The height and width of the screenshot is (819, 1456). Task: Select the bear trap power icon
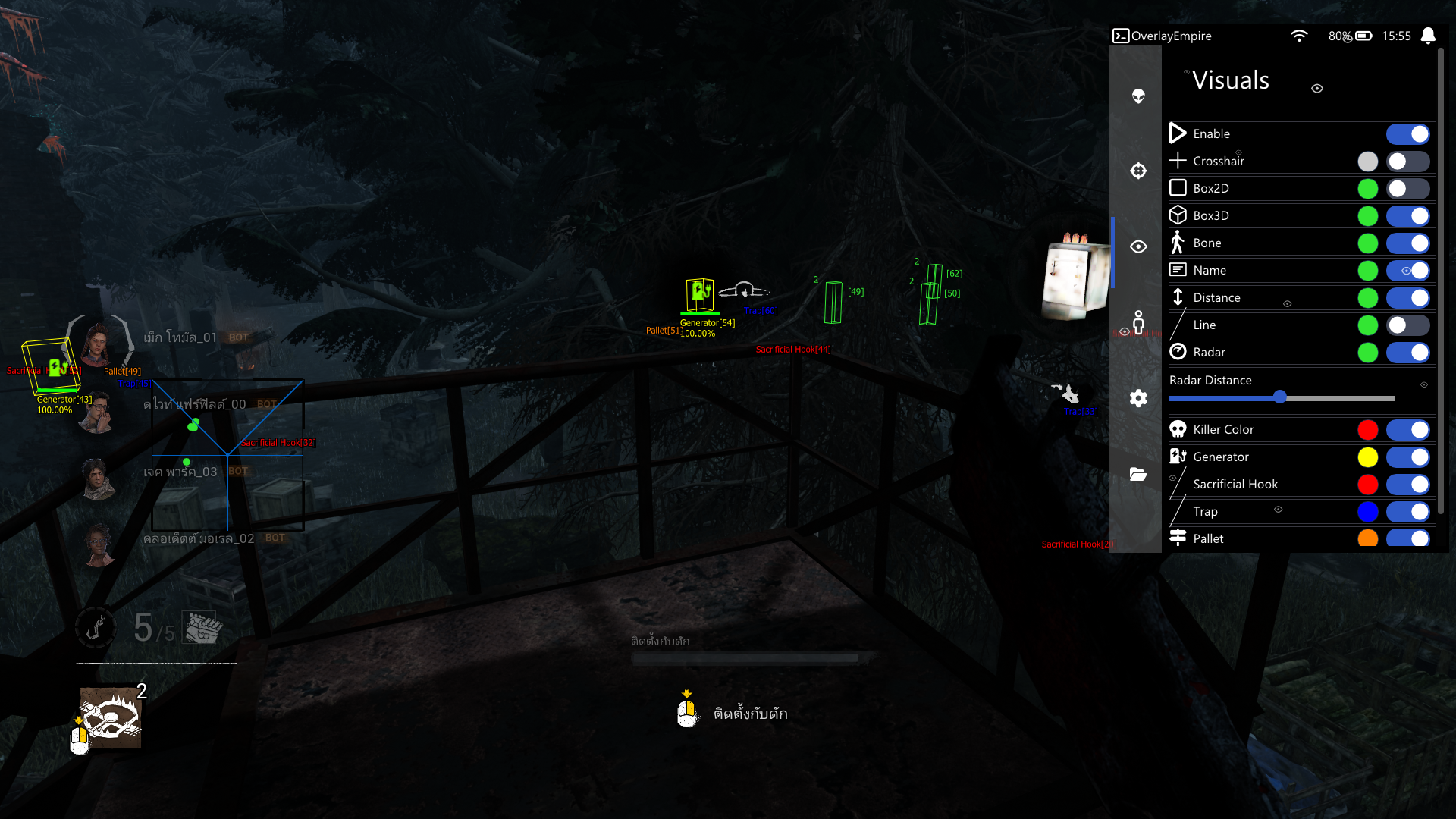pyautogui.click(x=111, y=717)
